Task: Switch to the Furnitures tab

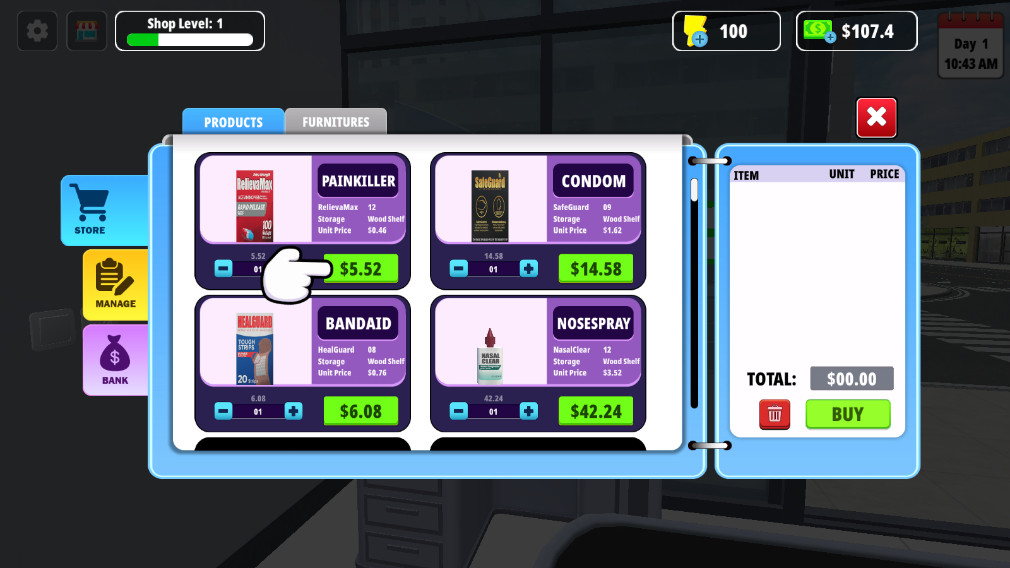Action: coord(335,122)
